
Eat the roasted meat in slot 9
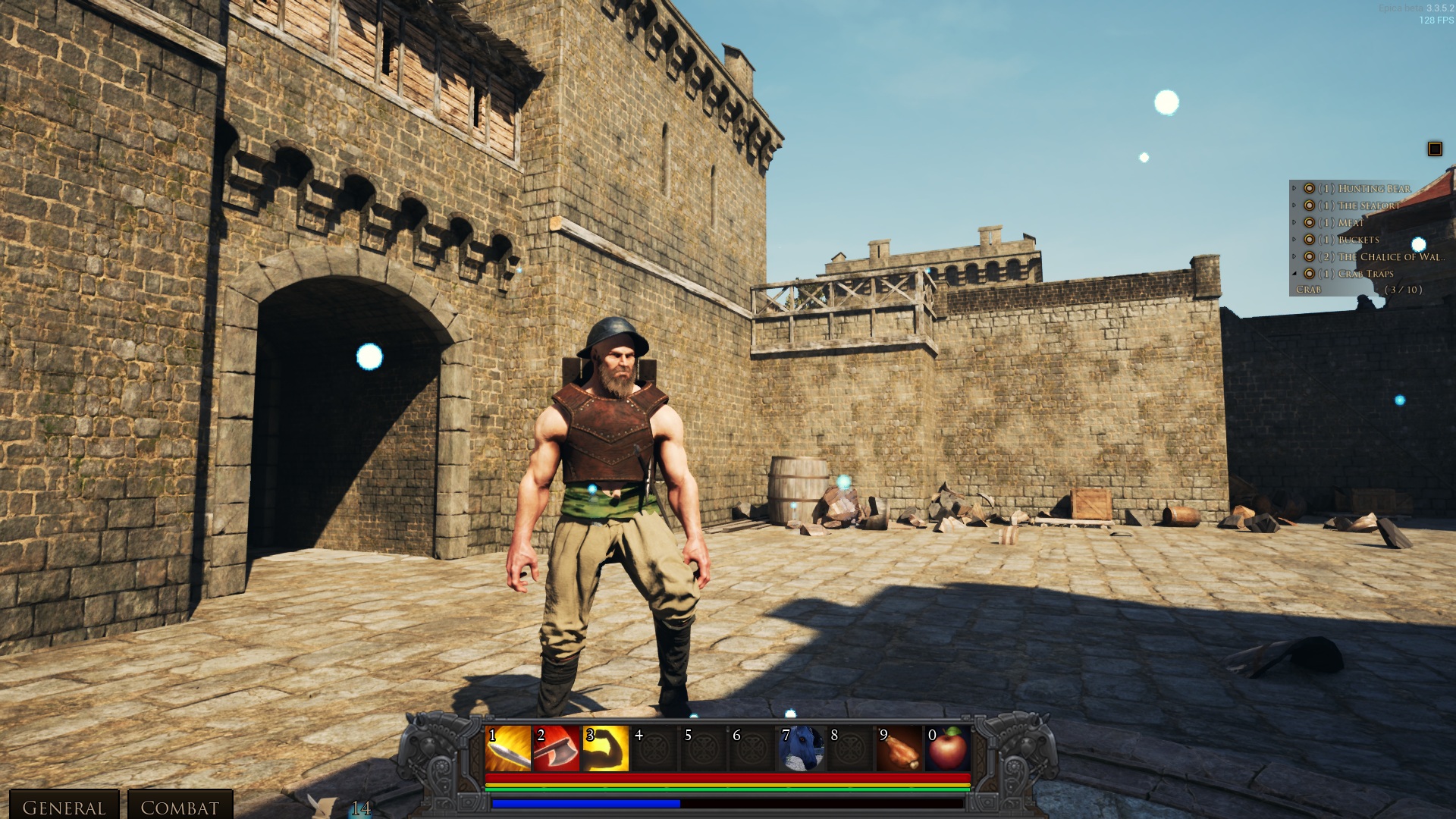click(x=899, y=748)
